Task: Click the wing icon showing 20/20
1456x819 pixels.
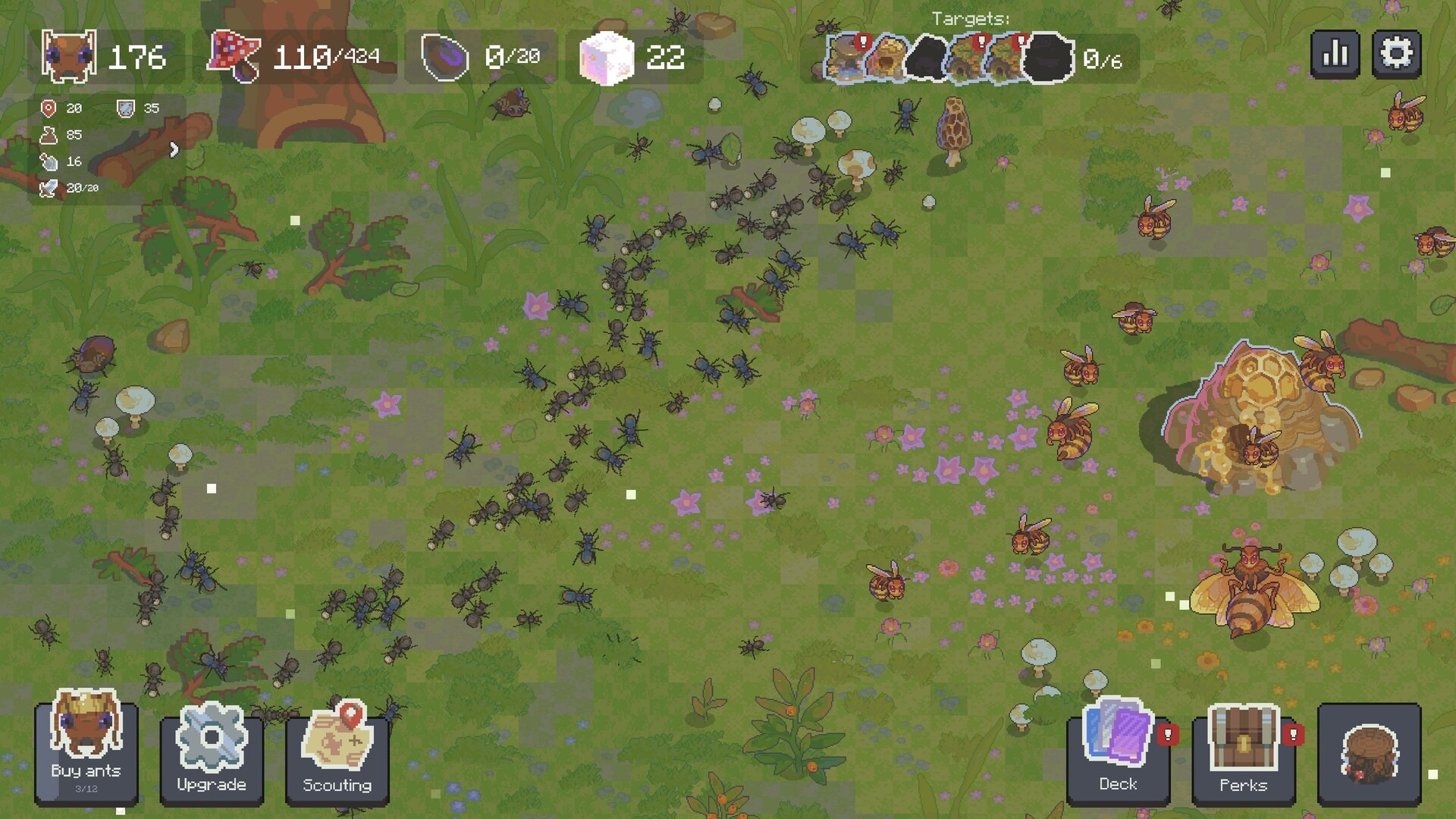Action: (x=48, y=187)
